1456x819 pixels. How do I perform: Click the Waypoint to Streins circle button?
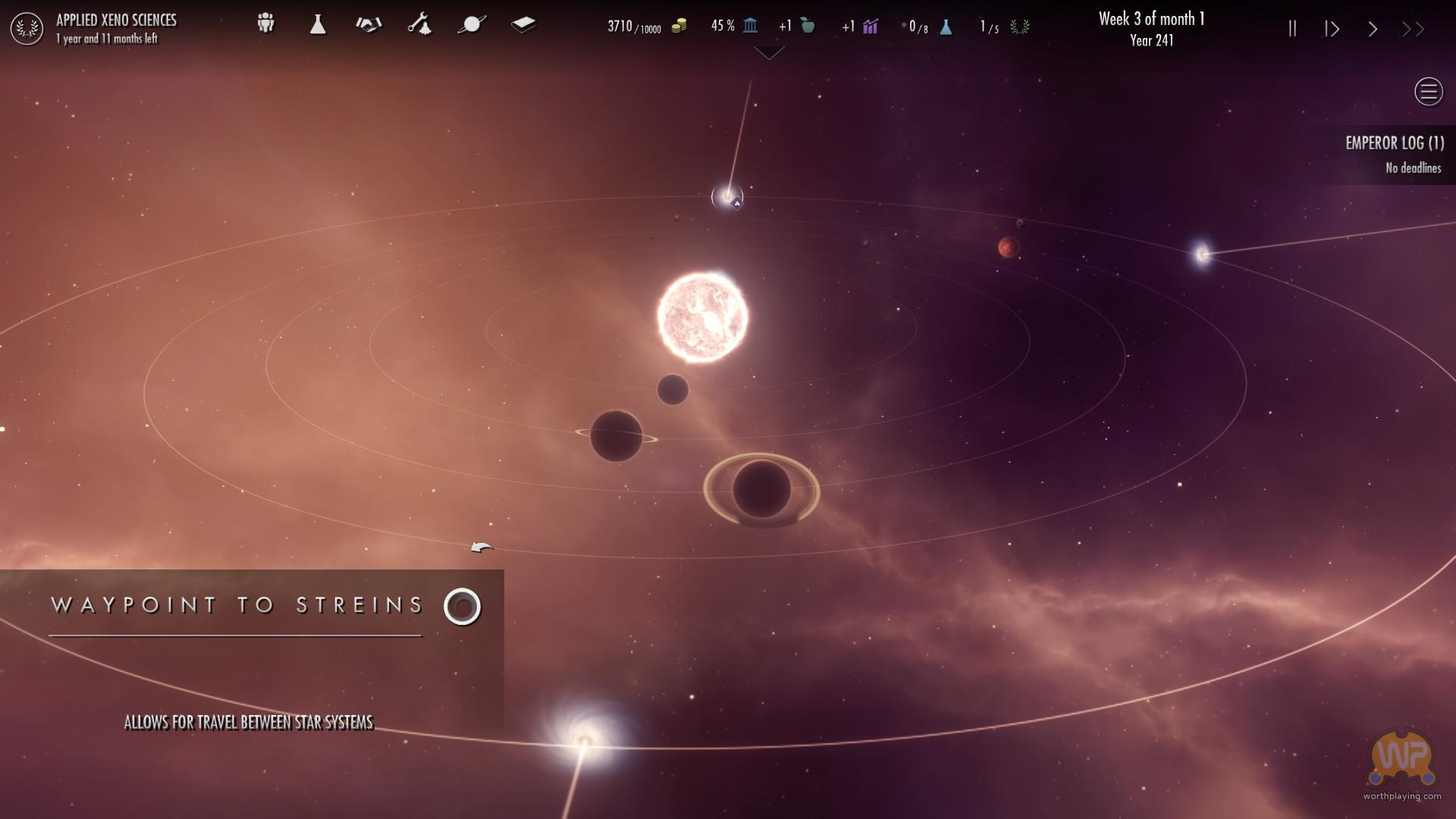coord(463,607)
